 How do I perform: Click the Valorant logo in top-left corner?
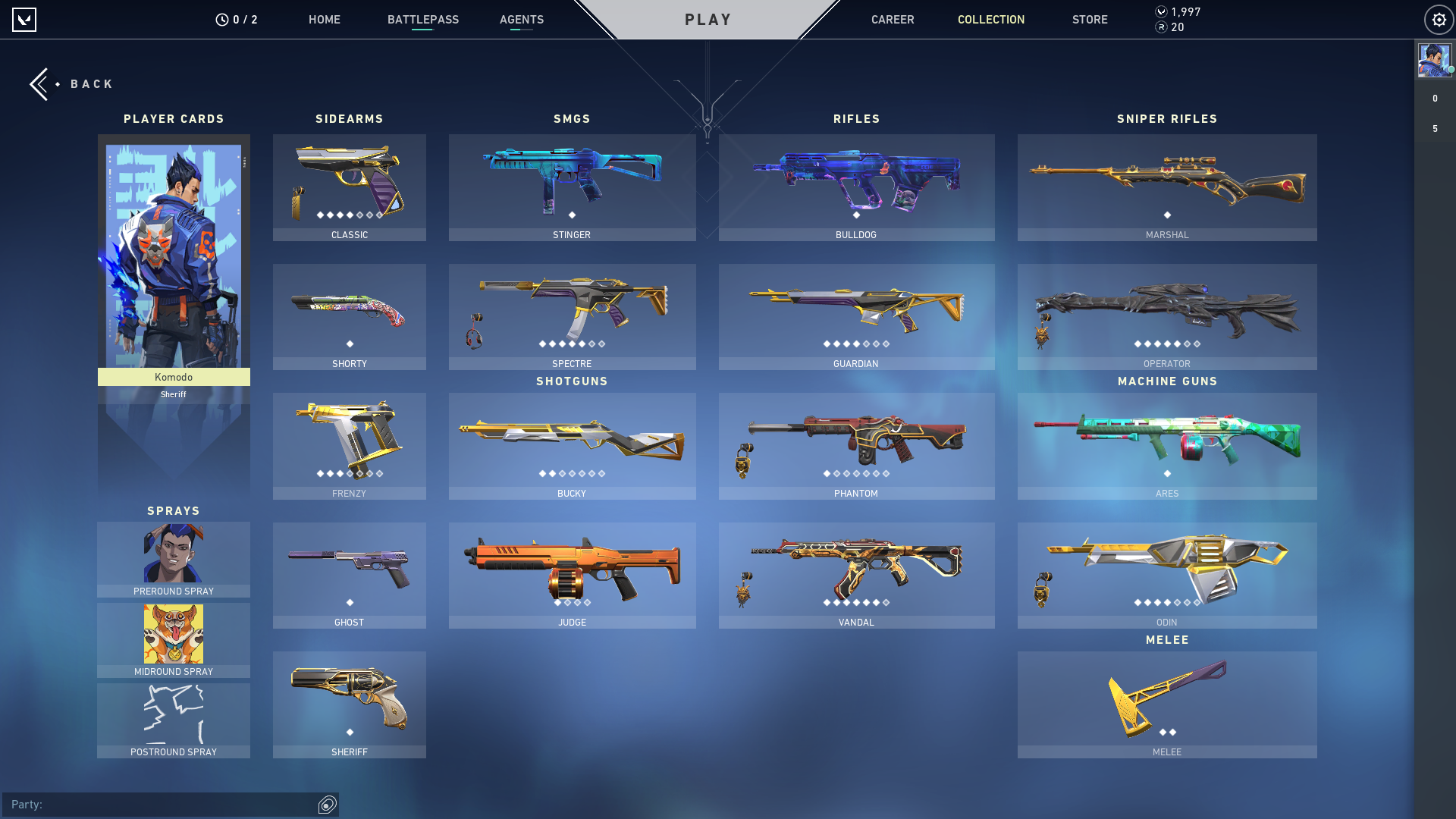pos(25,19)
